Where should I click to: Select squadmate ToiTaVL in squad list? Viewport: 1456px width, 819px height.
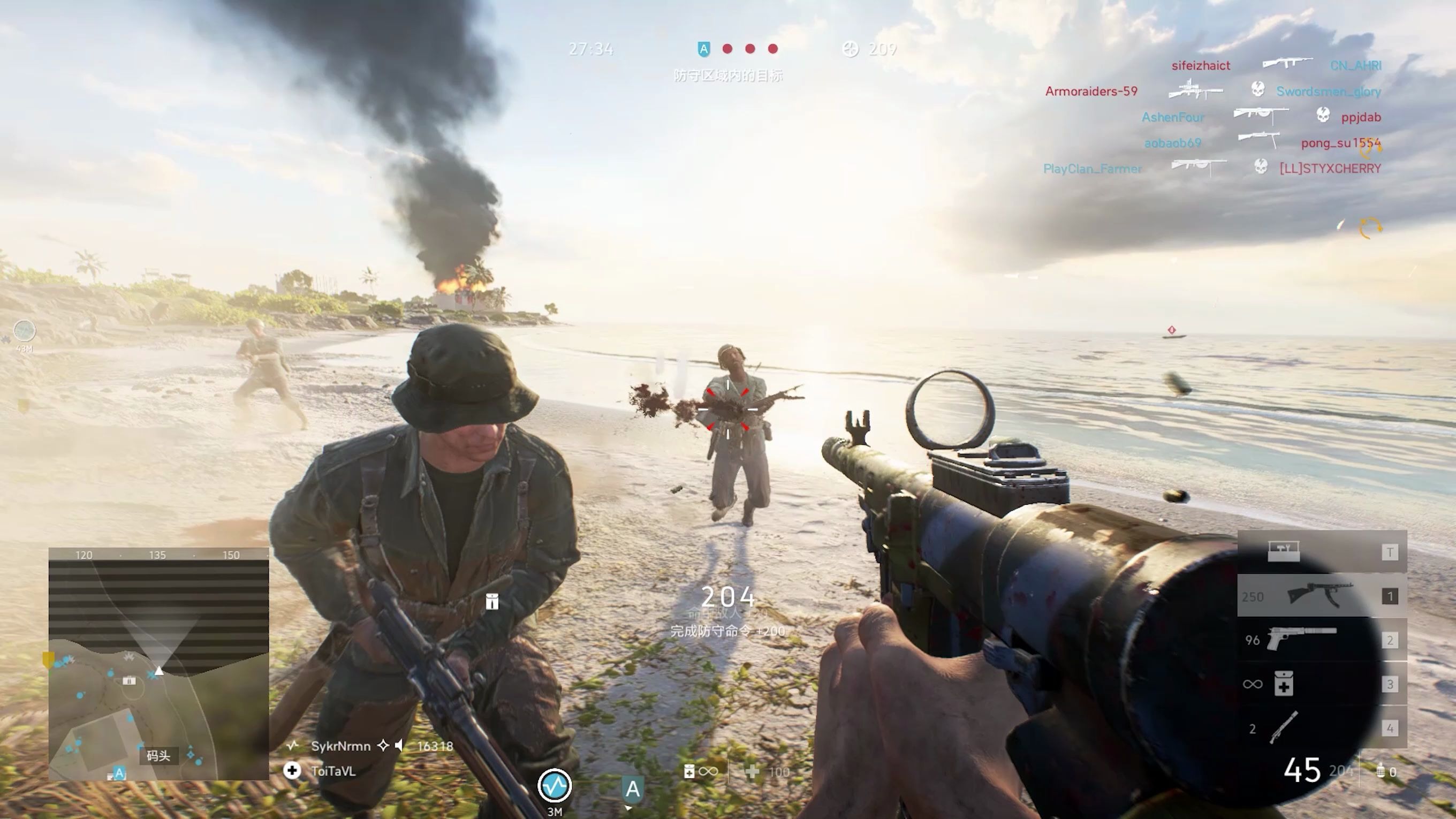point(333,771)
